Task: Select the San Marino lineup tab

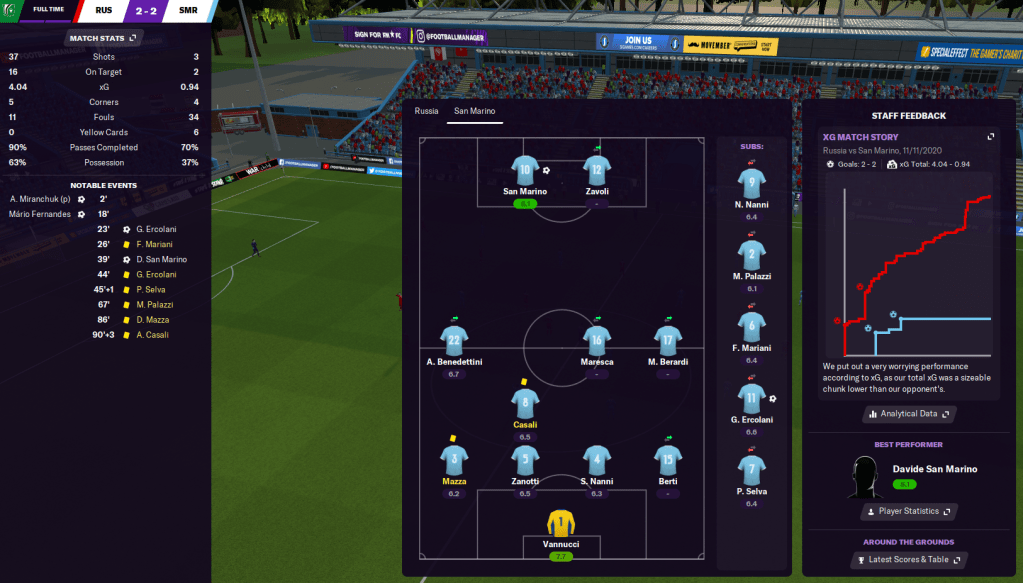Action: [x=474, y=111]
